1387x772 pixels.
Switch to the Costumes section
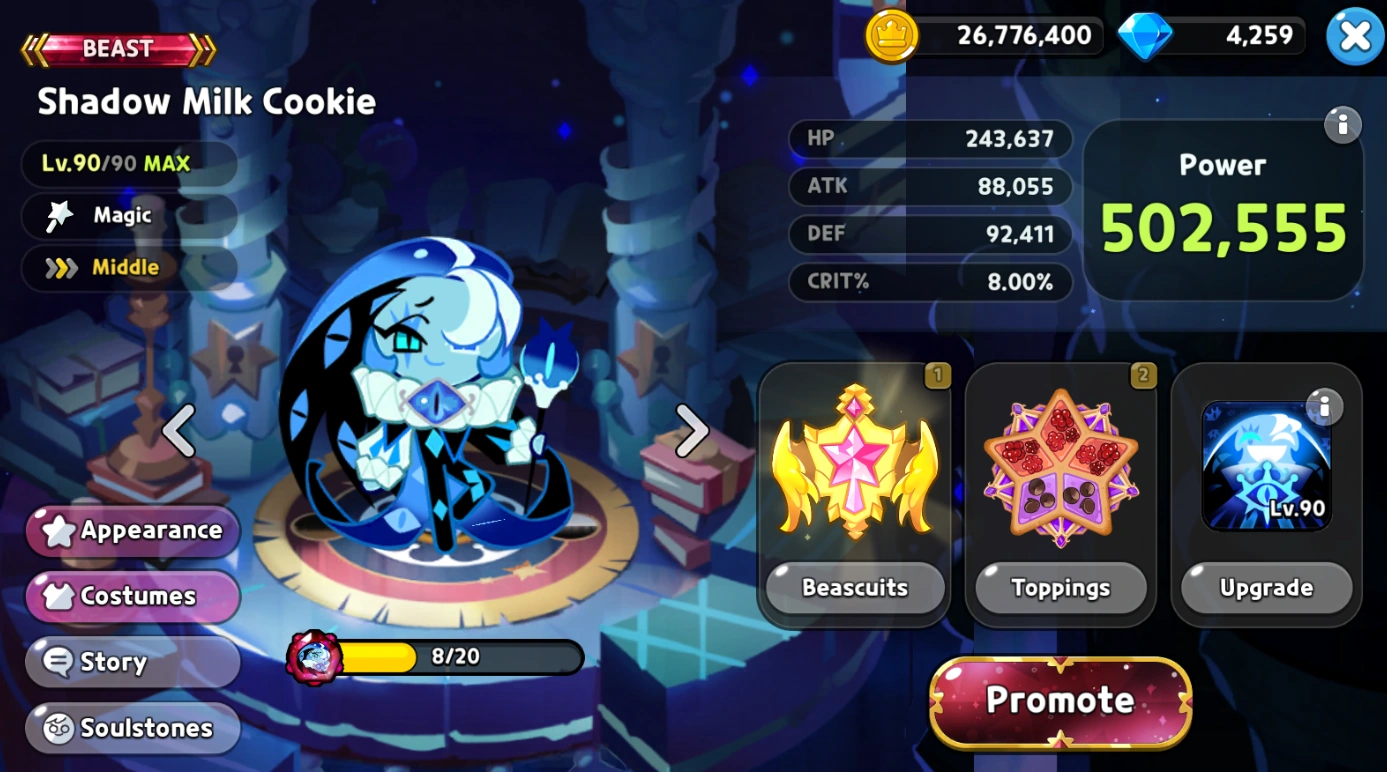tap(131, 596)
